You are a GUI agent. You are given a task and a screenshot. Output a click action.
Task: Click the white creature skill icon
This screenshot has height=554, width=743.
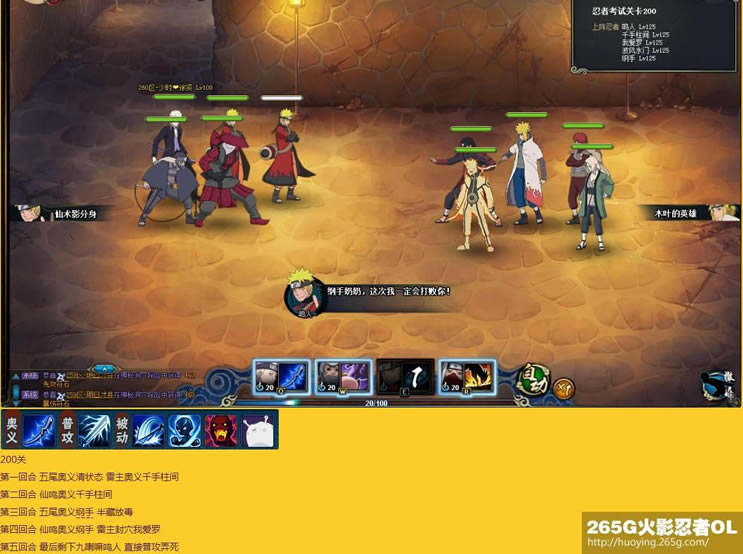click(x=258, y=430)
